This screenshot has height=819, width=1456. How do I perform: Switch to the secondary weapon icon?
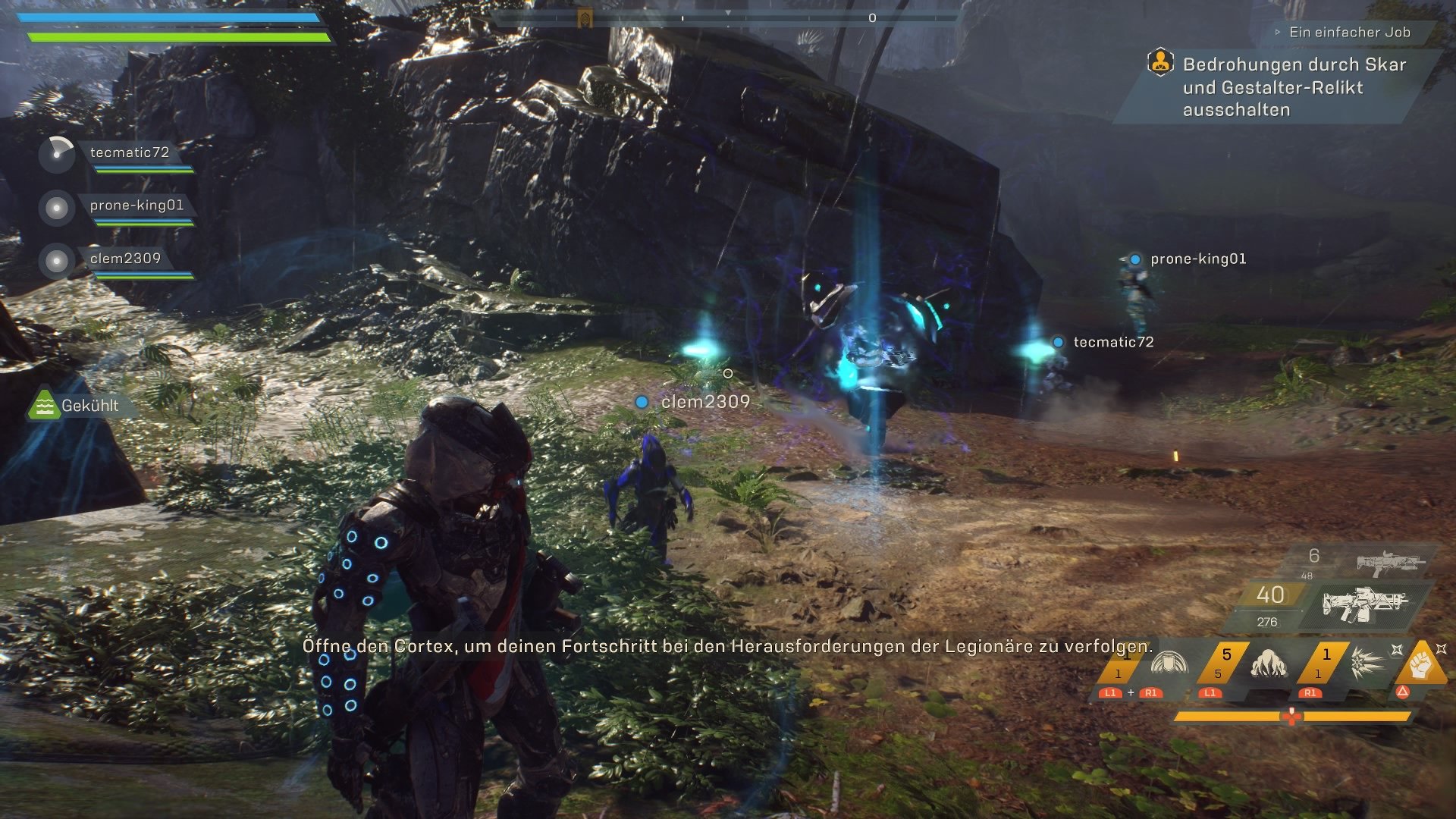[x=1390, y=563]
